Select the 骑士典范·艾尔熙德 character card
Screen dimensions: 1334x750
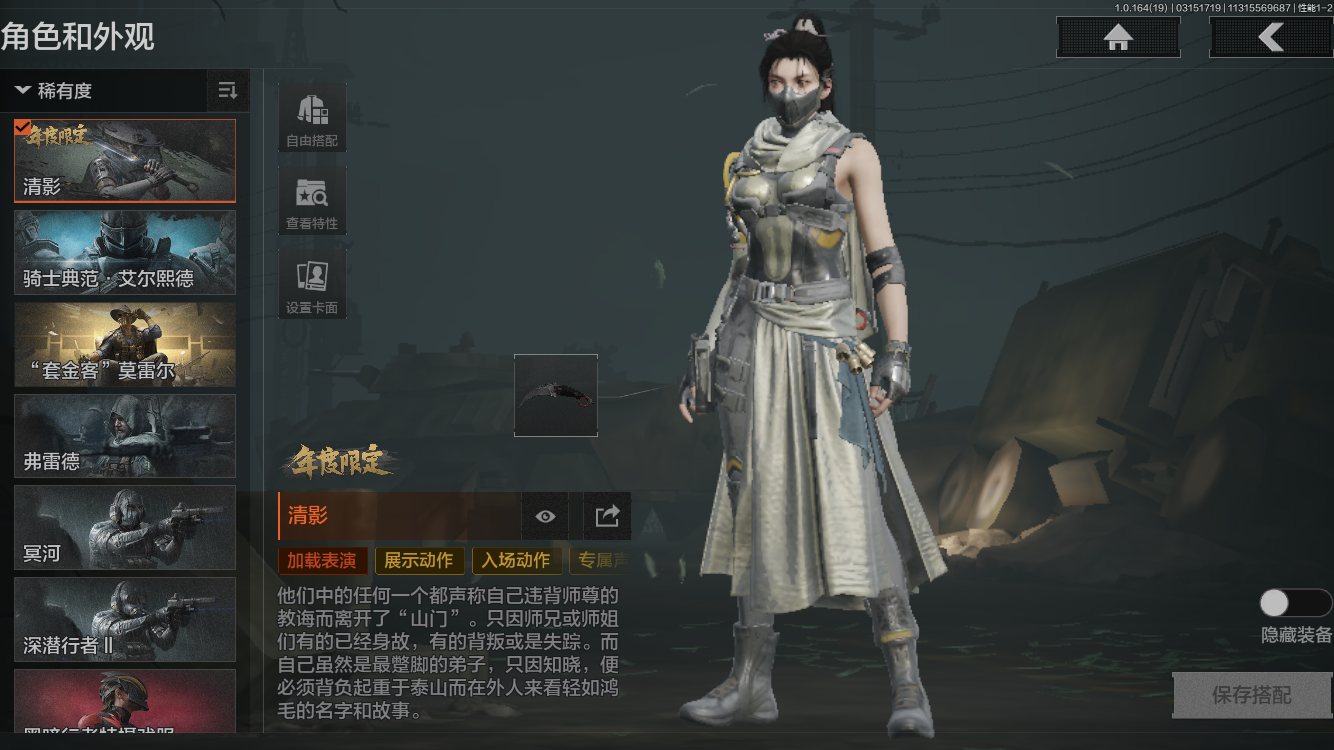124,252
